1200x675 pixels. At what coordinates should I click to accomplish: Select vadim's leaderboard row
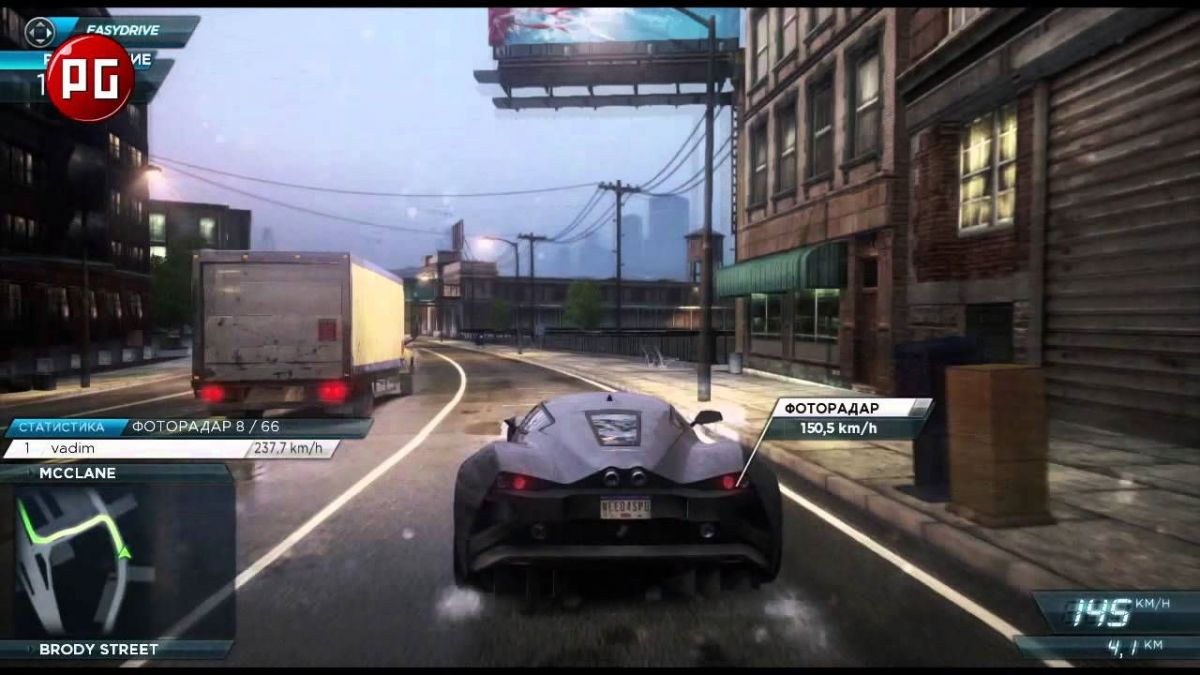(170, 449)
